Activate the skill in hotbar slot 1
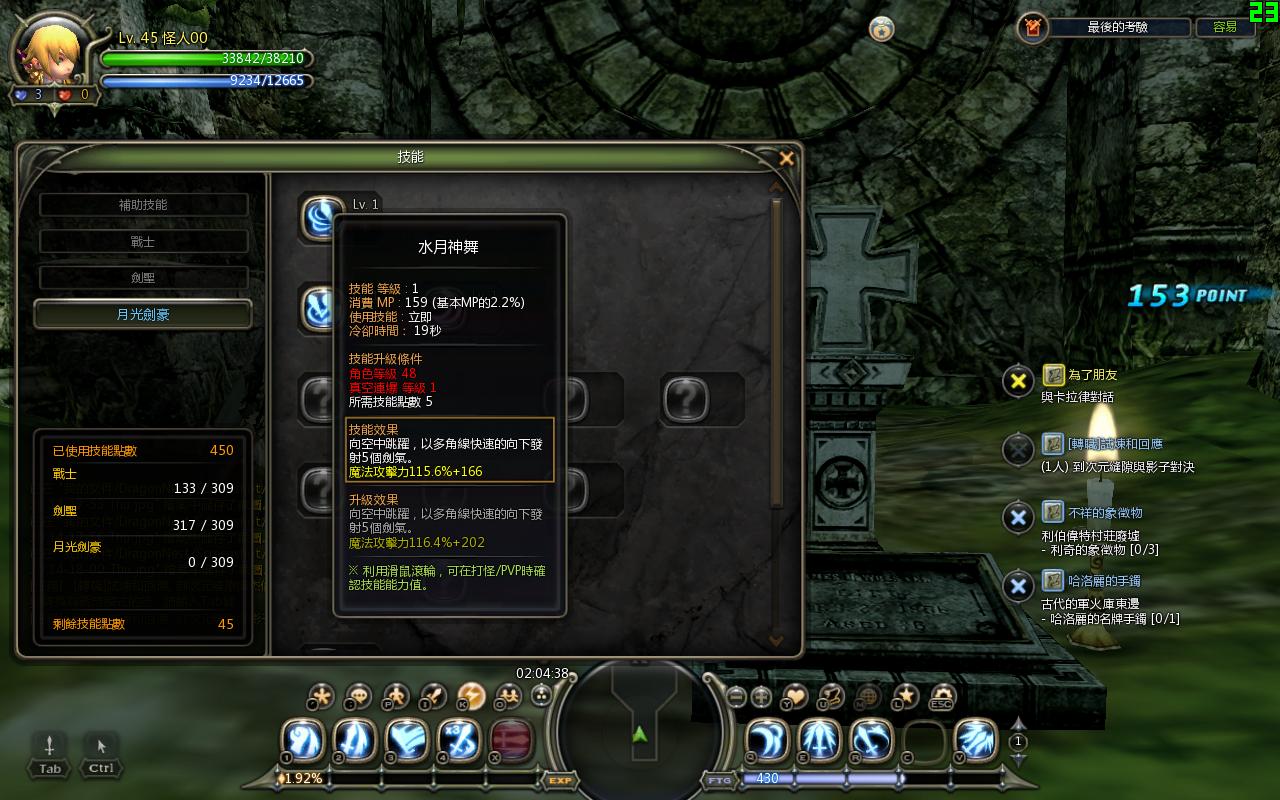Viewport: 1280px width, 800px height. click(302, 740)
